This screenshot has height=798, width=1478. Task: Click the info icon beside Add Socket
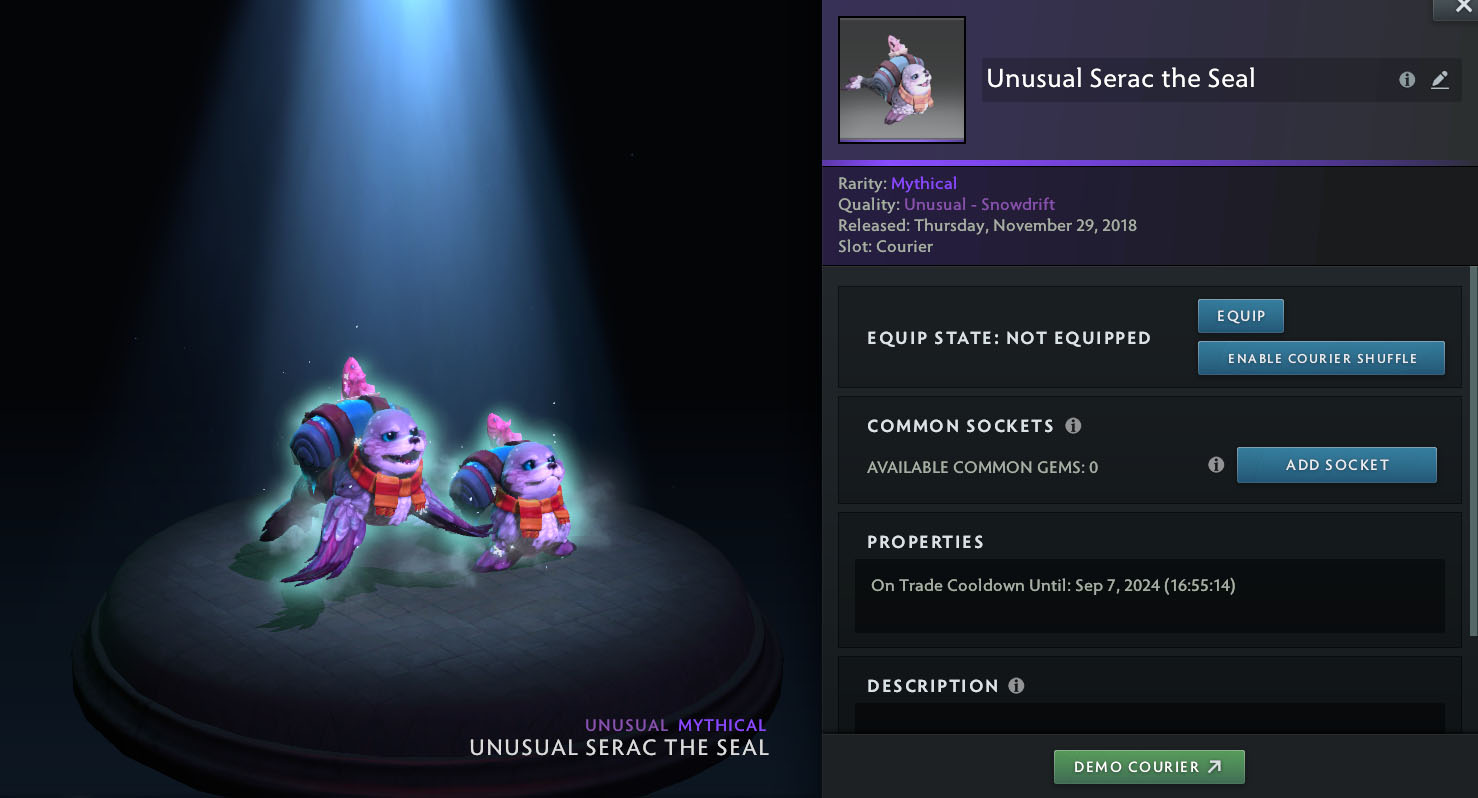pyautogui.click(x=1216, y=465)
